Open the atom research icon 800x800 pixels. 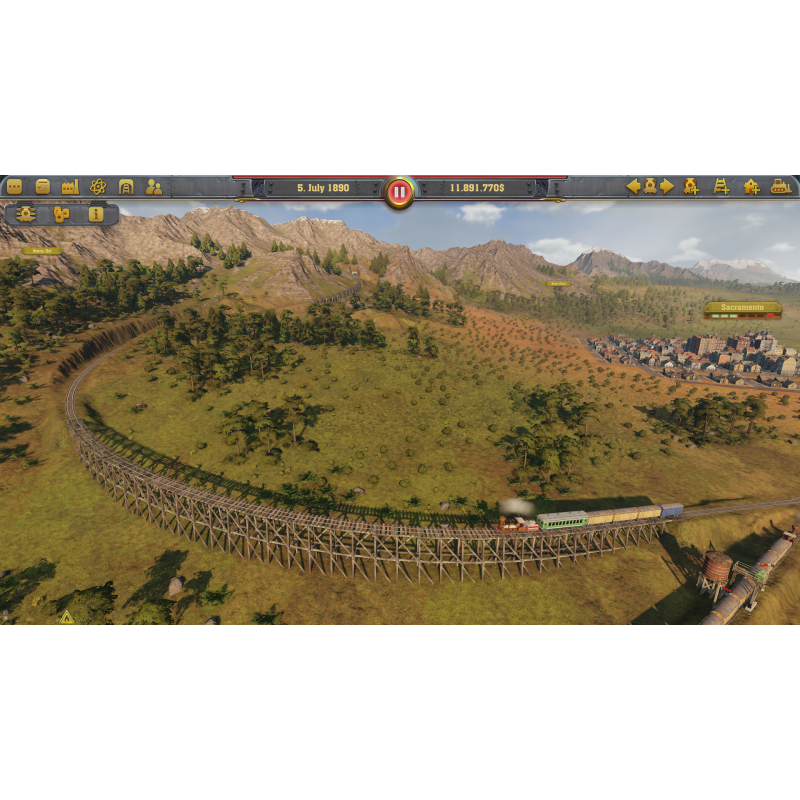(98, 186)
